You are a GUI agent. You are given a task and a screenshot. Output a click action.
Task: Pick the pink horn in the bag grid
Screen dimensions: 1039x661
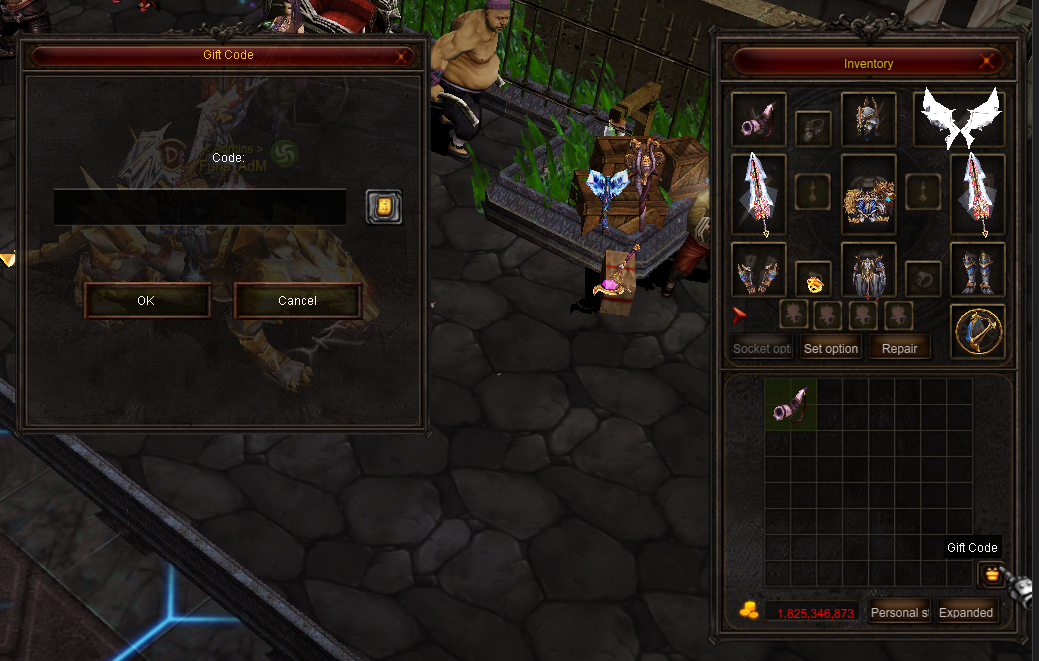pyautogui.click(x=791, y=404)
